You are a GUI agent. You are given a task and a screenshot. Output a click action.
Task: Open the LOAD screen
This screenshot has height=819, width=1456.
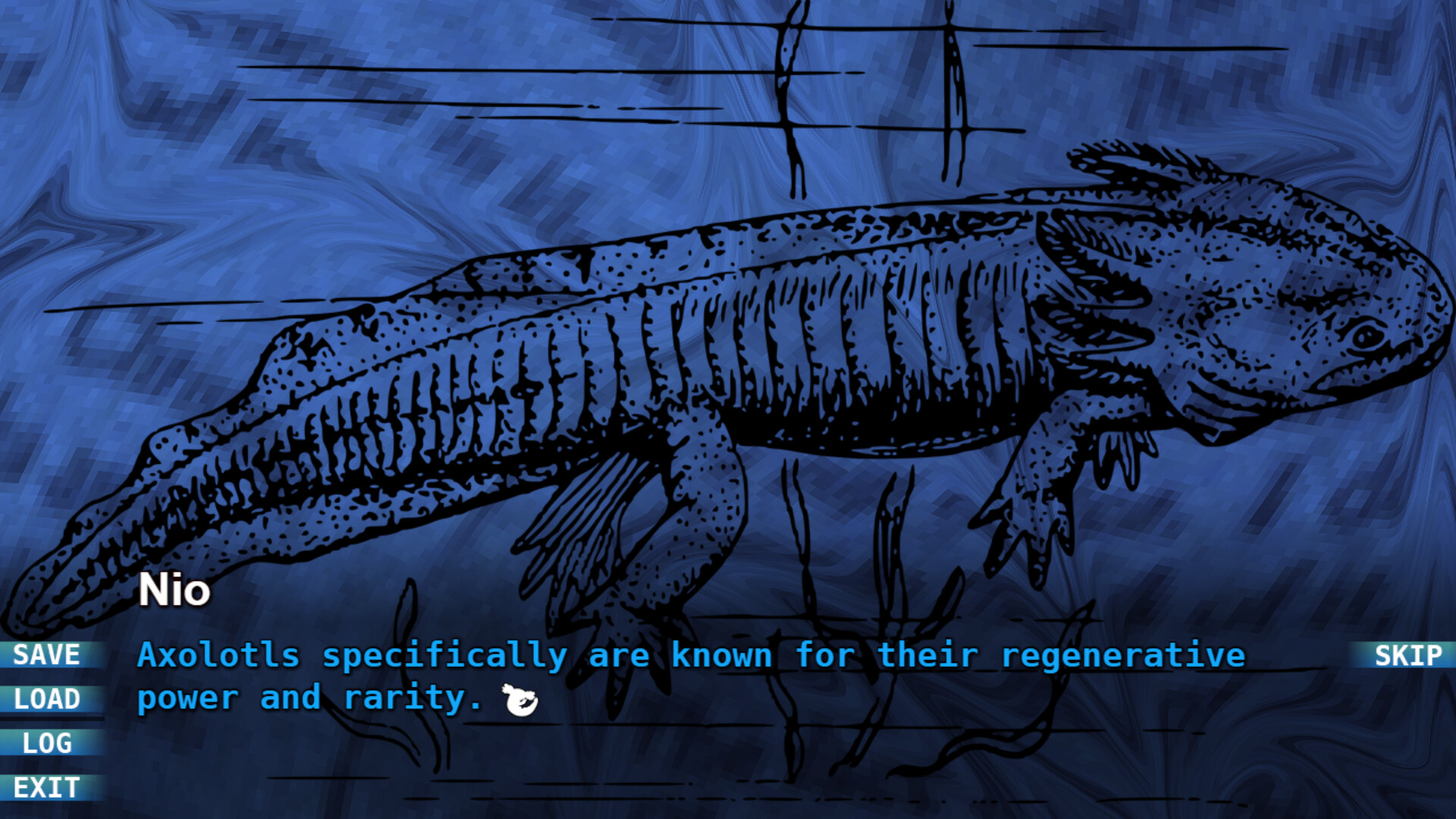[x=48, y=699]
